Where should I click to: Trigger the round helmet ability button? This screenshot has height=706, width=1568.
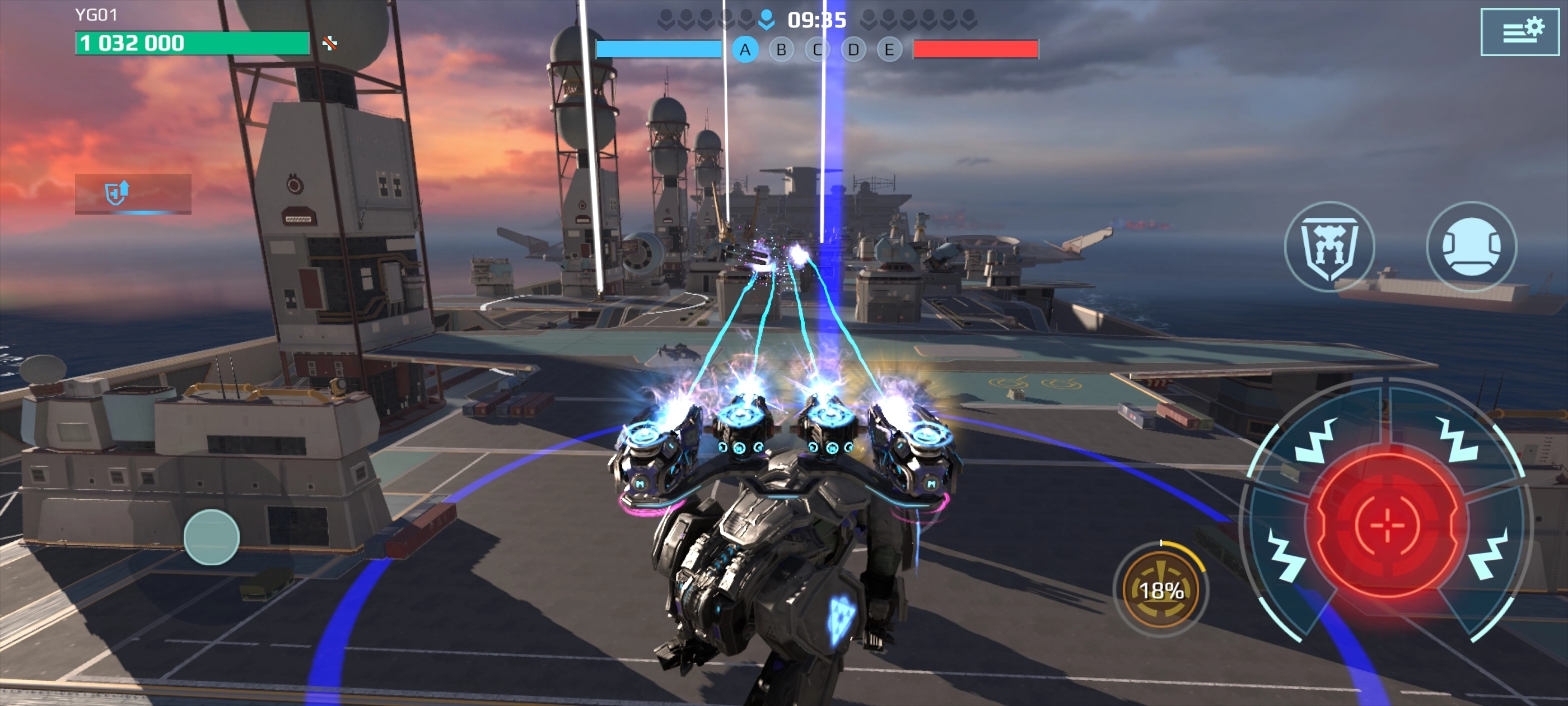click(x=1471, y=245)
